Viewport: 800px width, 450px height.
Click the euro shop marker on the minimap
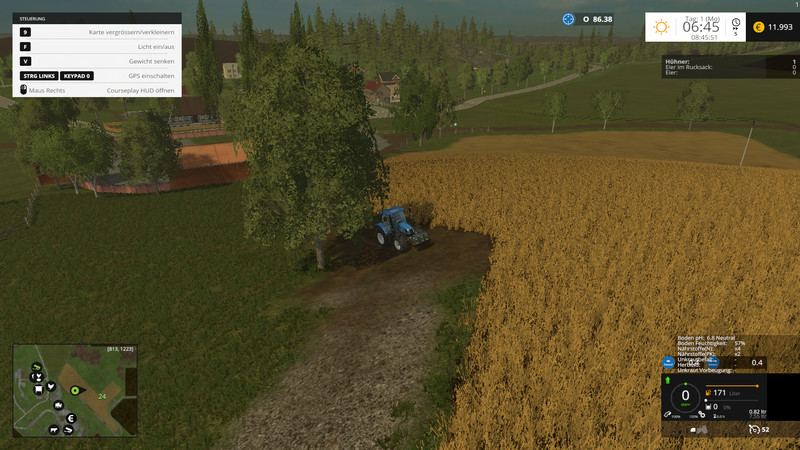[x=73, y=417]
